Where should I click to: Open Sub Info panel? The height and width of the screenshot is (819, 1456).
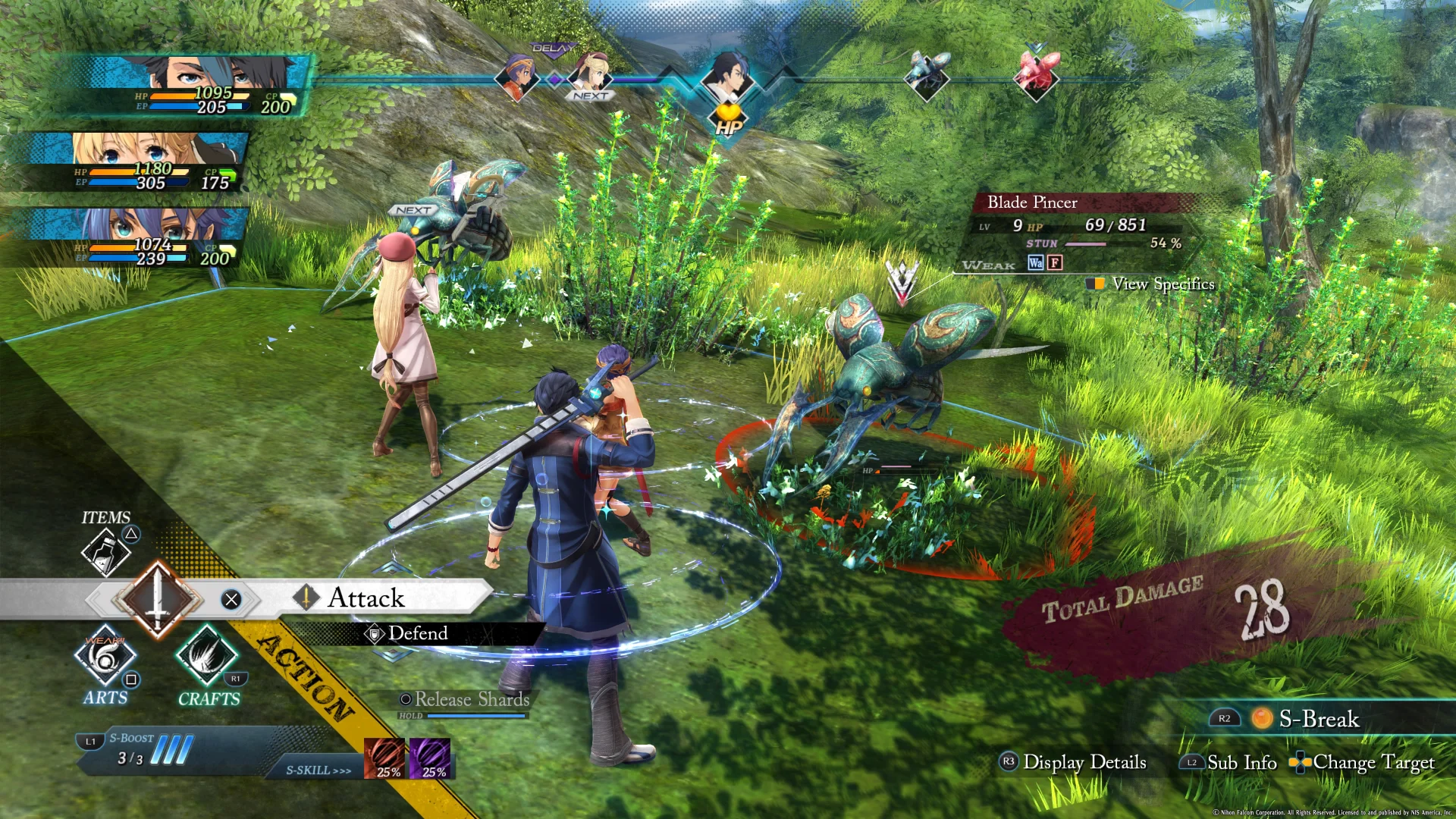[1241, 762]
